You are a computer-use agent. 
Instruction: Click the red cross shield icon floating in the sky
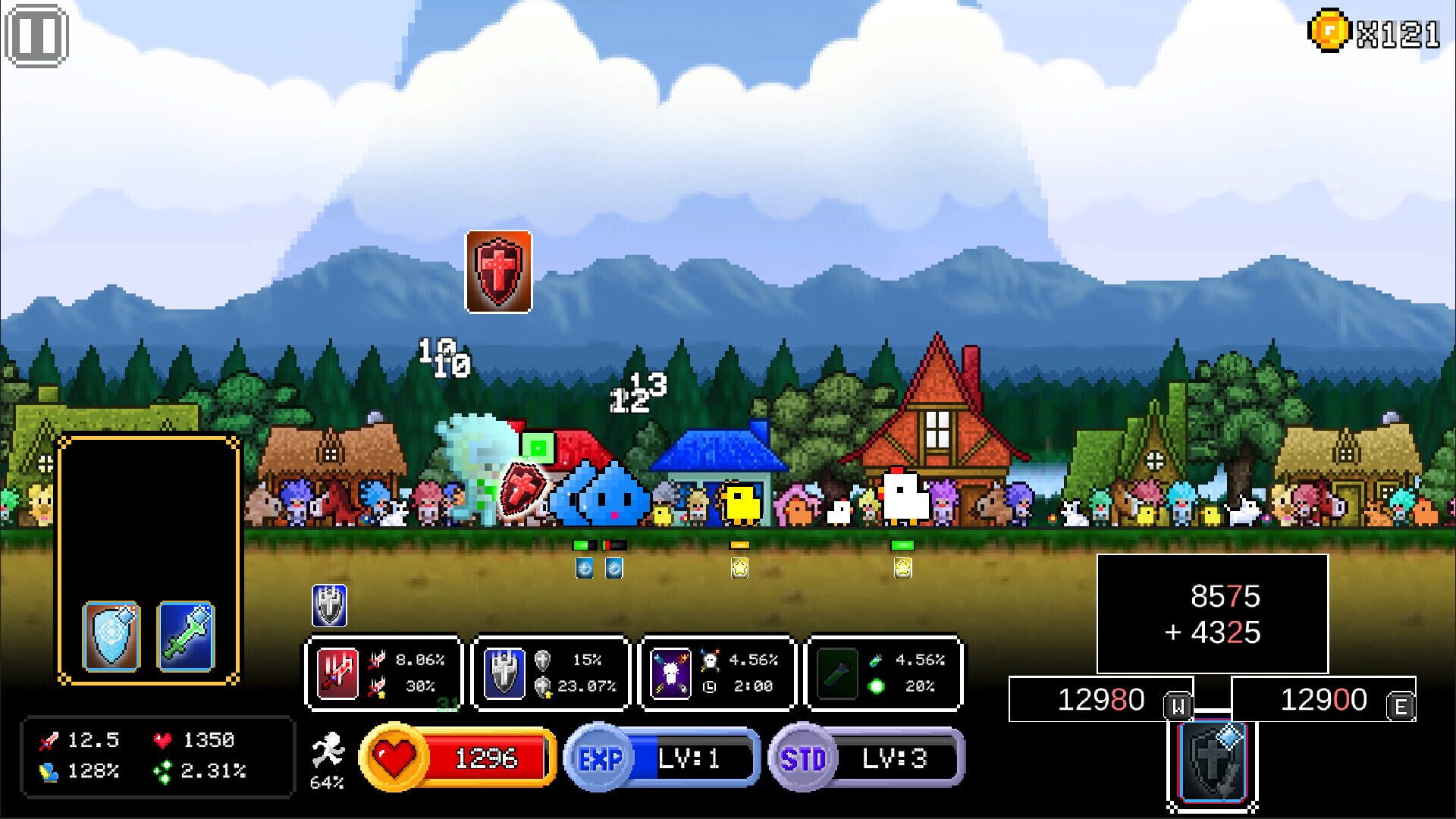(497, 273)
